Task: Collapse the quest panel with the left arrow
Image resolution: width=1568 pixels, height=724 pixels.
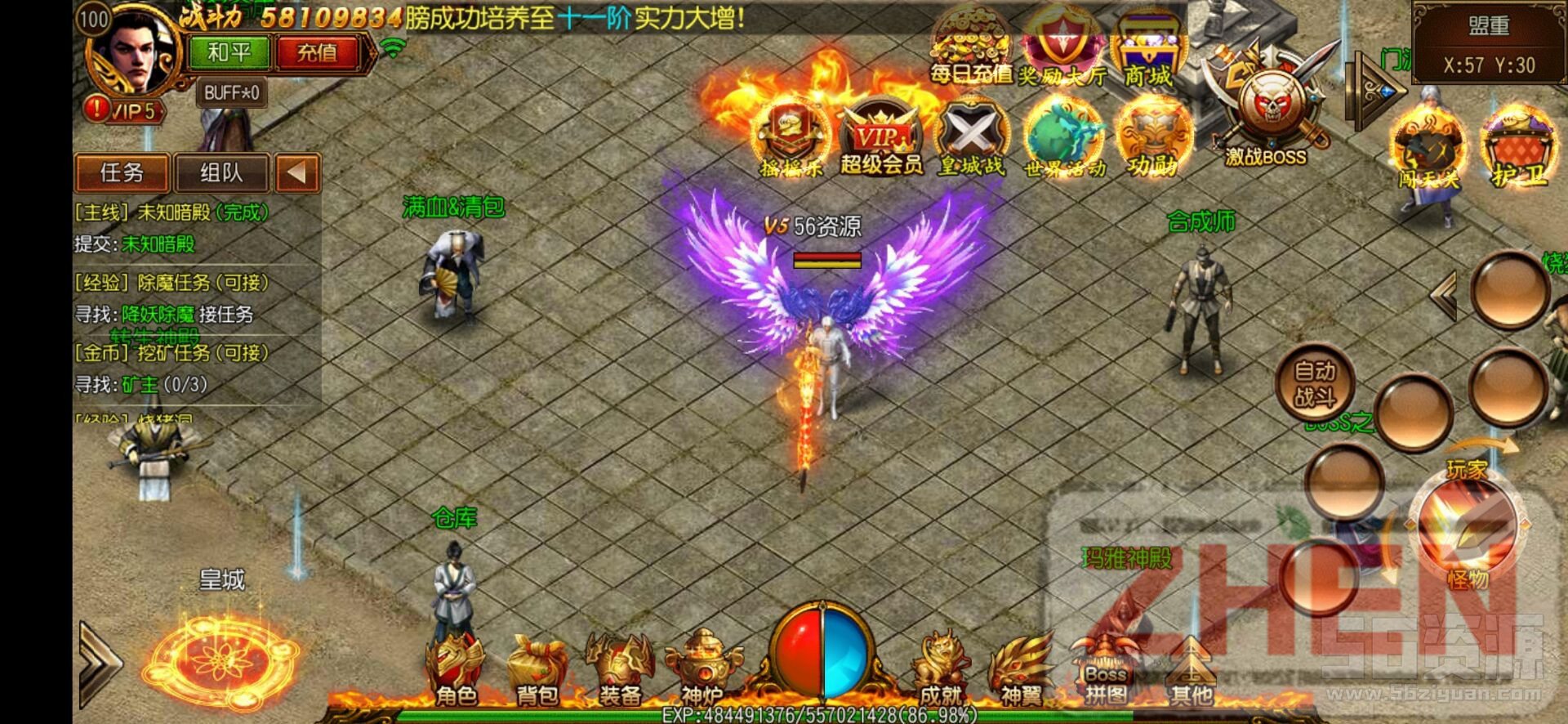Action: point(298,174)
